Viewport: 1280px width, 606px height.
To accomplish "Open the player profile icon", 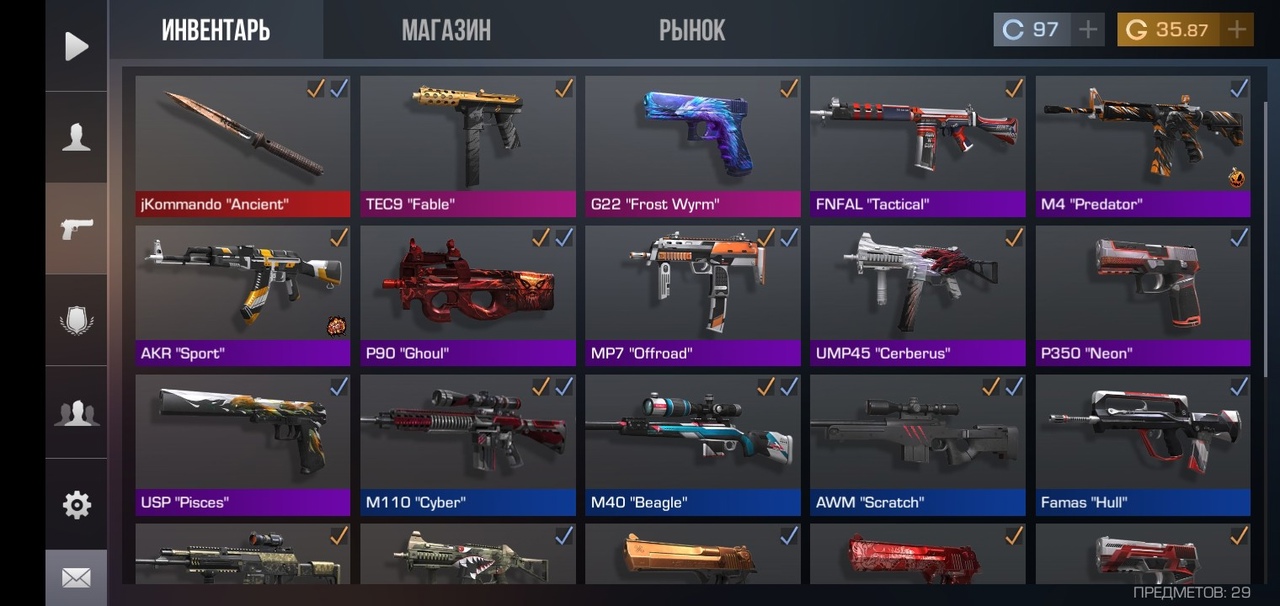I will pyautogui.click(x=76, y=138).
